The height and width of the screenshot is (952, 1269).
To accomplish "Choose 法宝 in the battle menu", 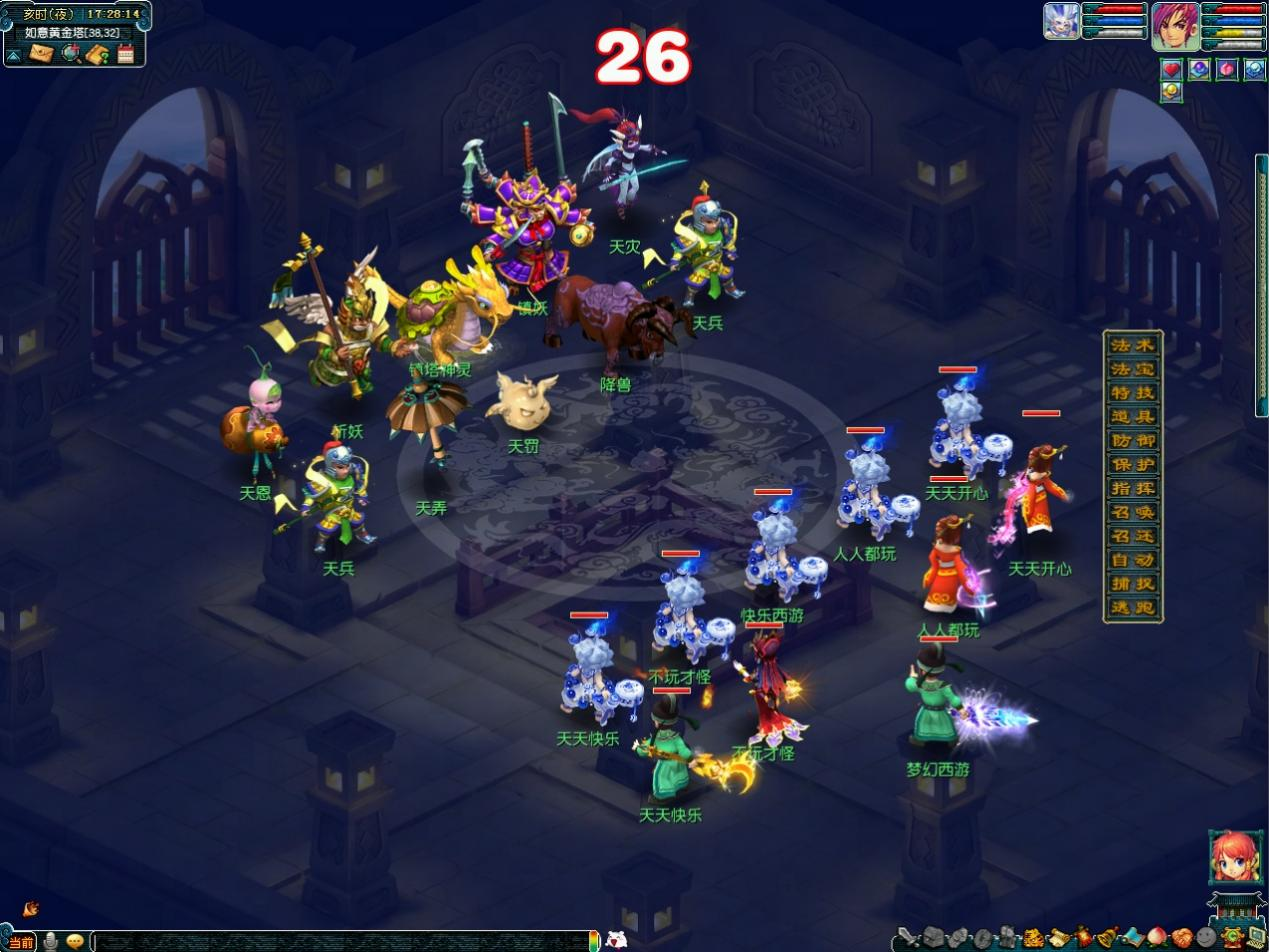I will (1133, 369).
